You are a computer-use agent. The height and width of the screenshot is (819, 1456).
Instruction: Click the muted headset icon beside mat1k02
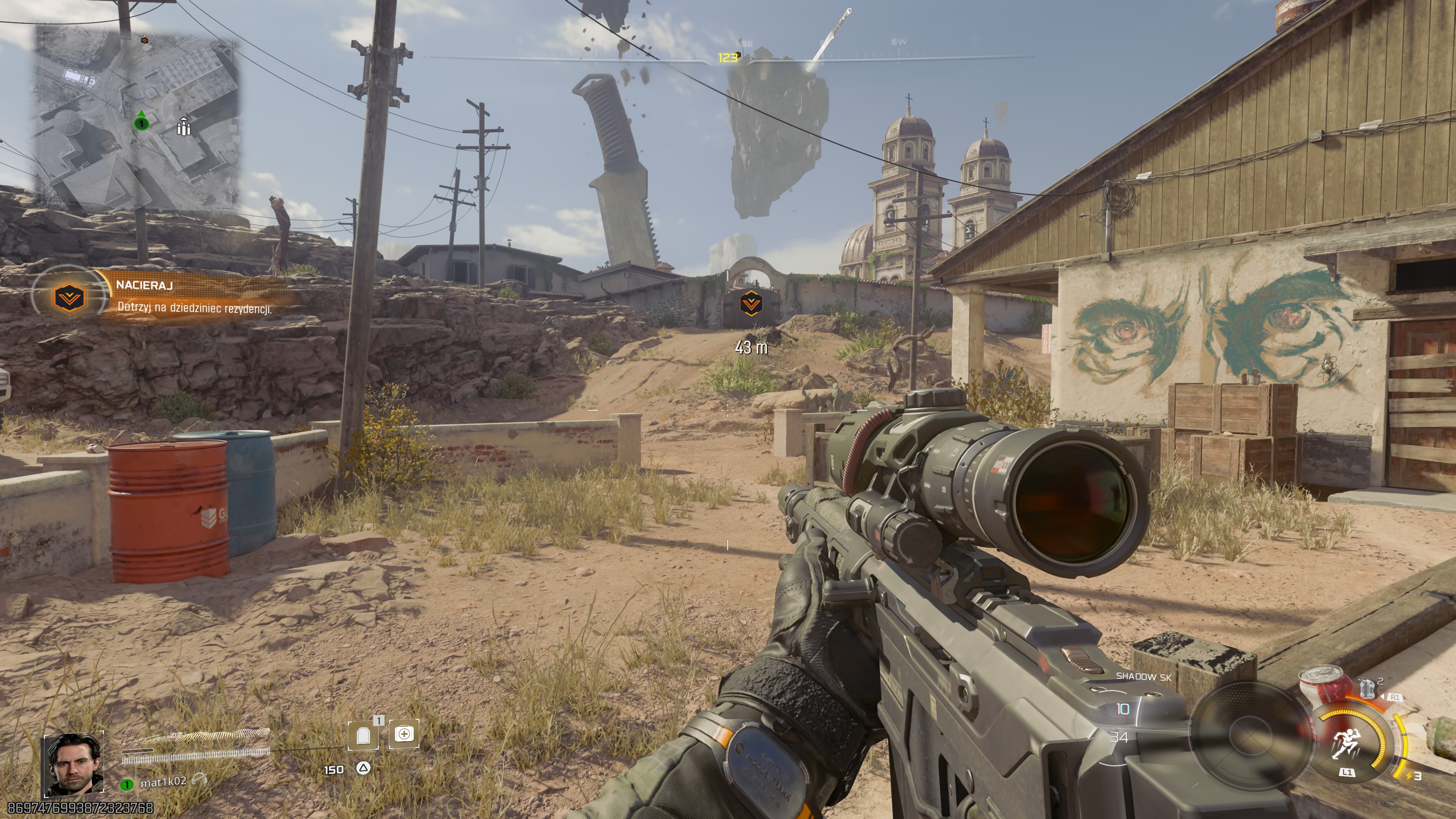click(199, 780)
